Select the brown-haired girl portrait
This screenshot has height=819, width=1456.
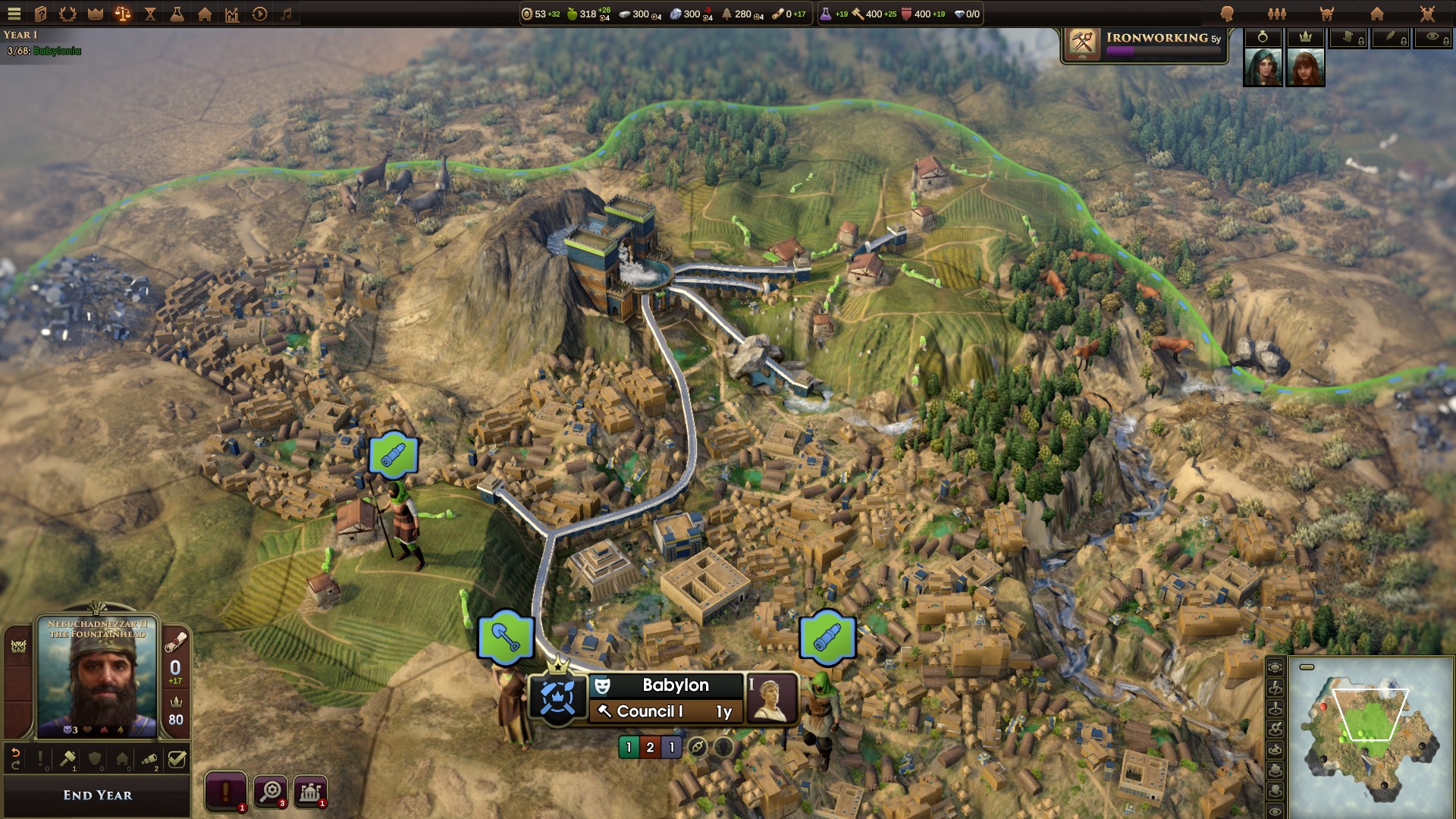[1305, 67]
